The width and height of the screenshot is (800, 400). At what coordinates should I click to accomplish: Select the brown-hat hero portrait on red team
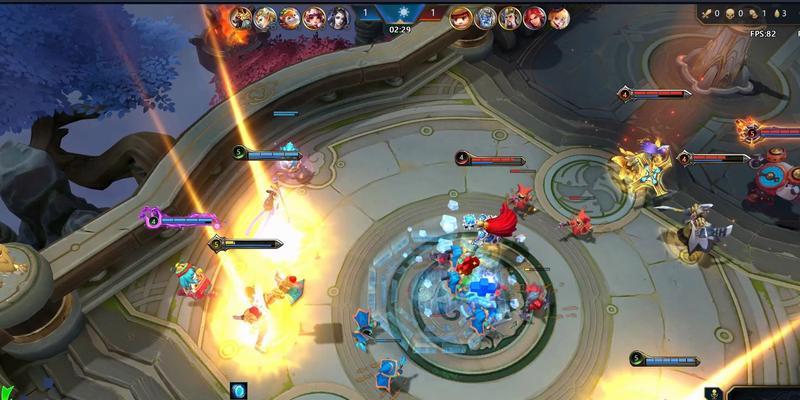tap(461, 16)
